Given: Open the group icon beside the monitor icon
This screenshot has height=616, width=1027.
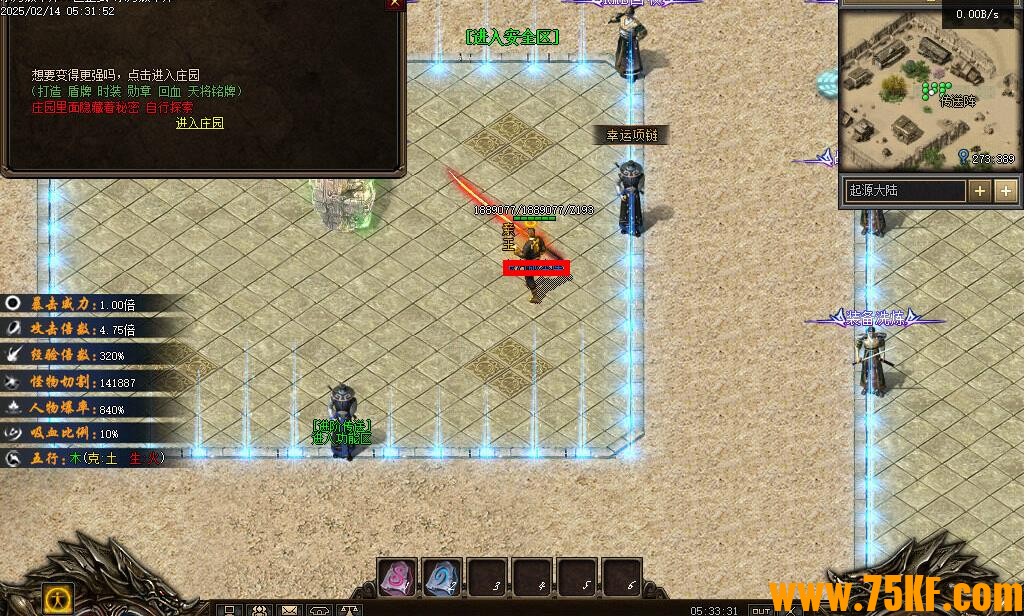Looking at the screenshot, I should (259, 609).
